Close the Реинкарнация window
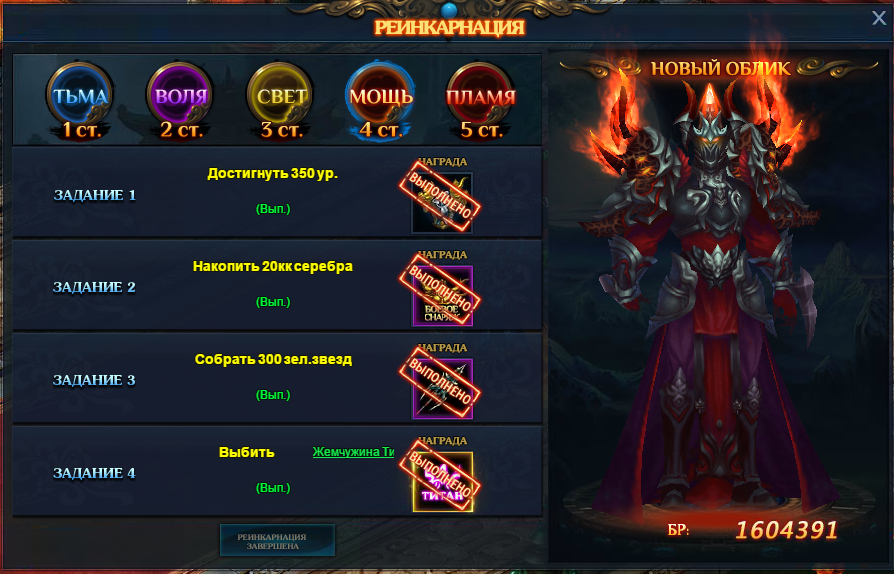The height and width of the screenshot is (574, 894). [879, 17]
